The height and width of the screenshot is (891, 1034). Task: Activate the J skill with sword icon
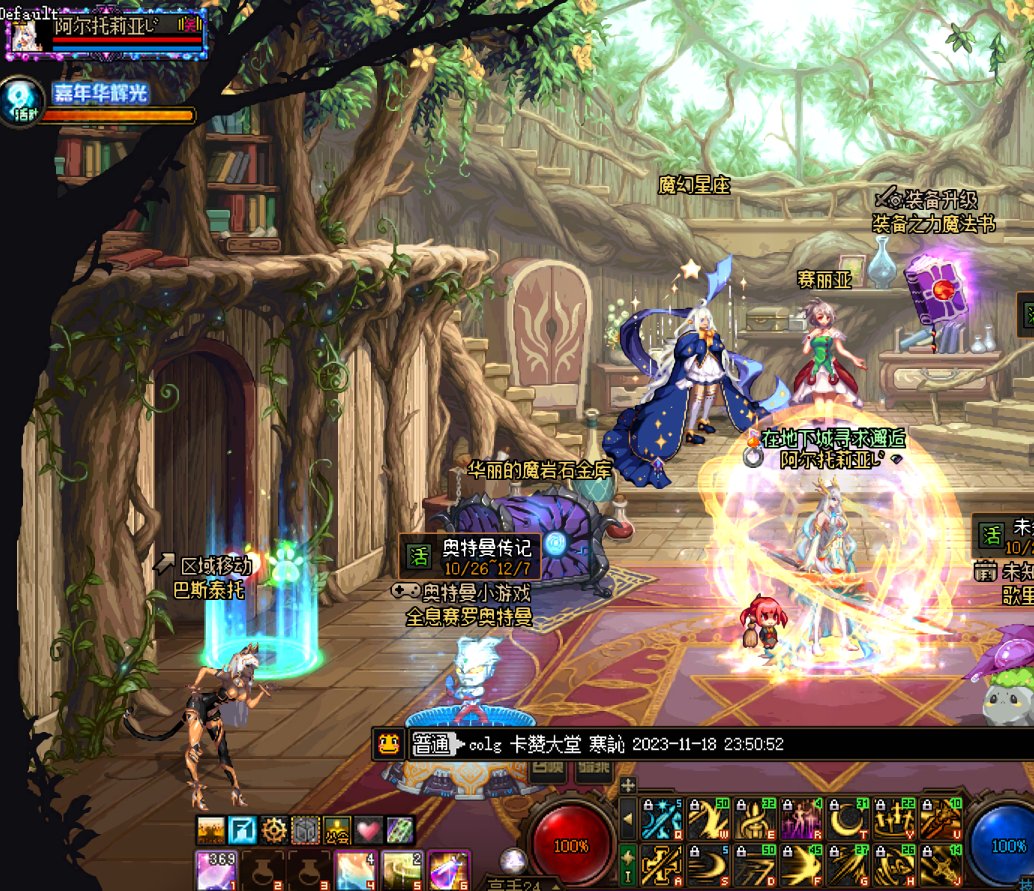coord(941,866)
